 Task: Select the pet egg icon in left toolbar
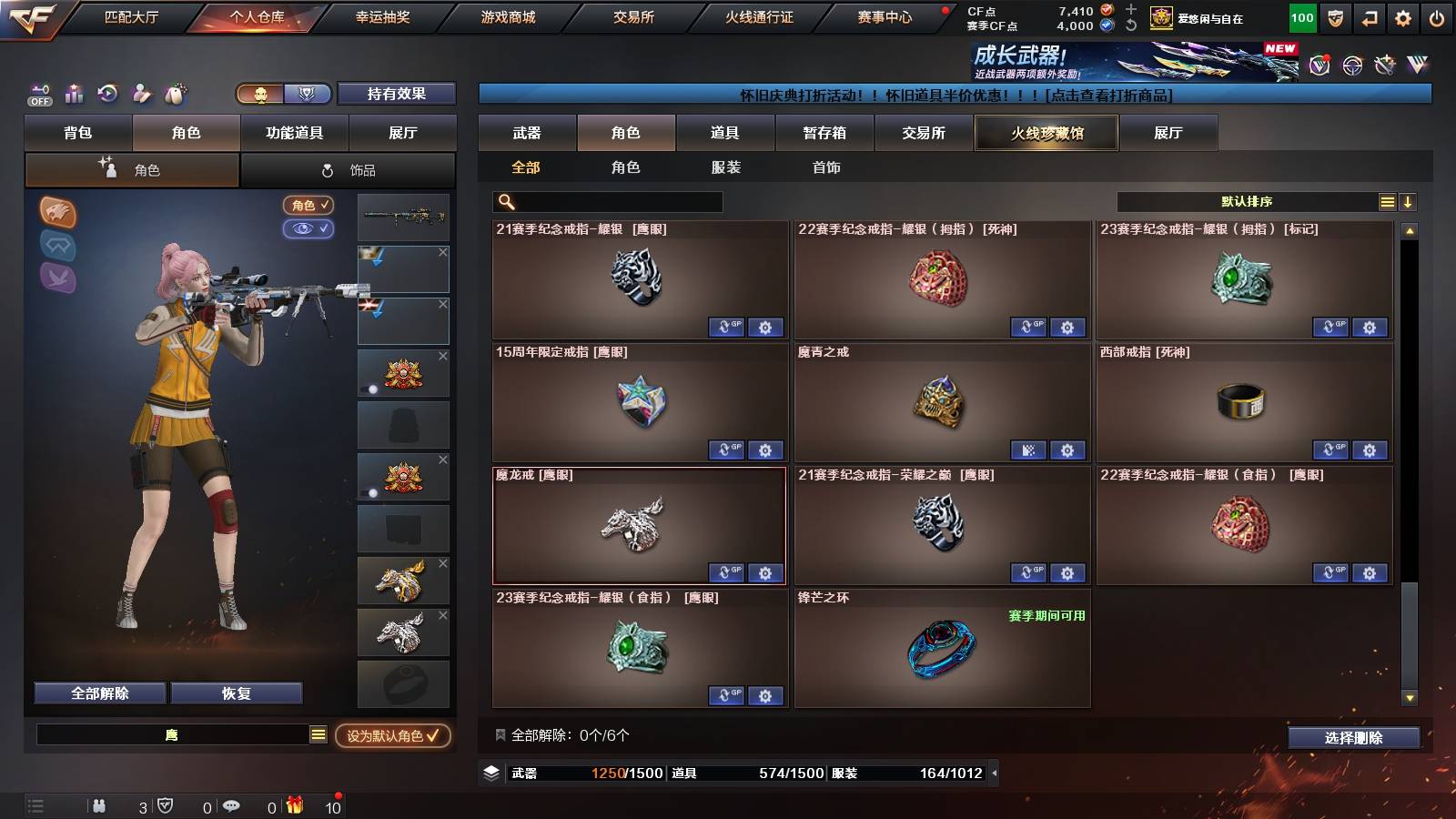173,94
